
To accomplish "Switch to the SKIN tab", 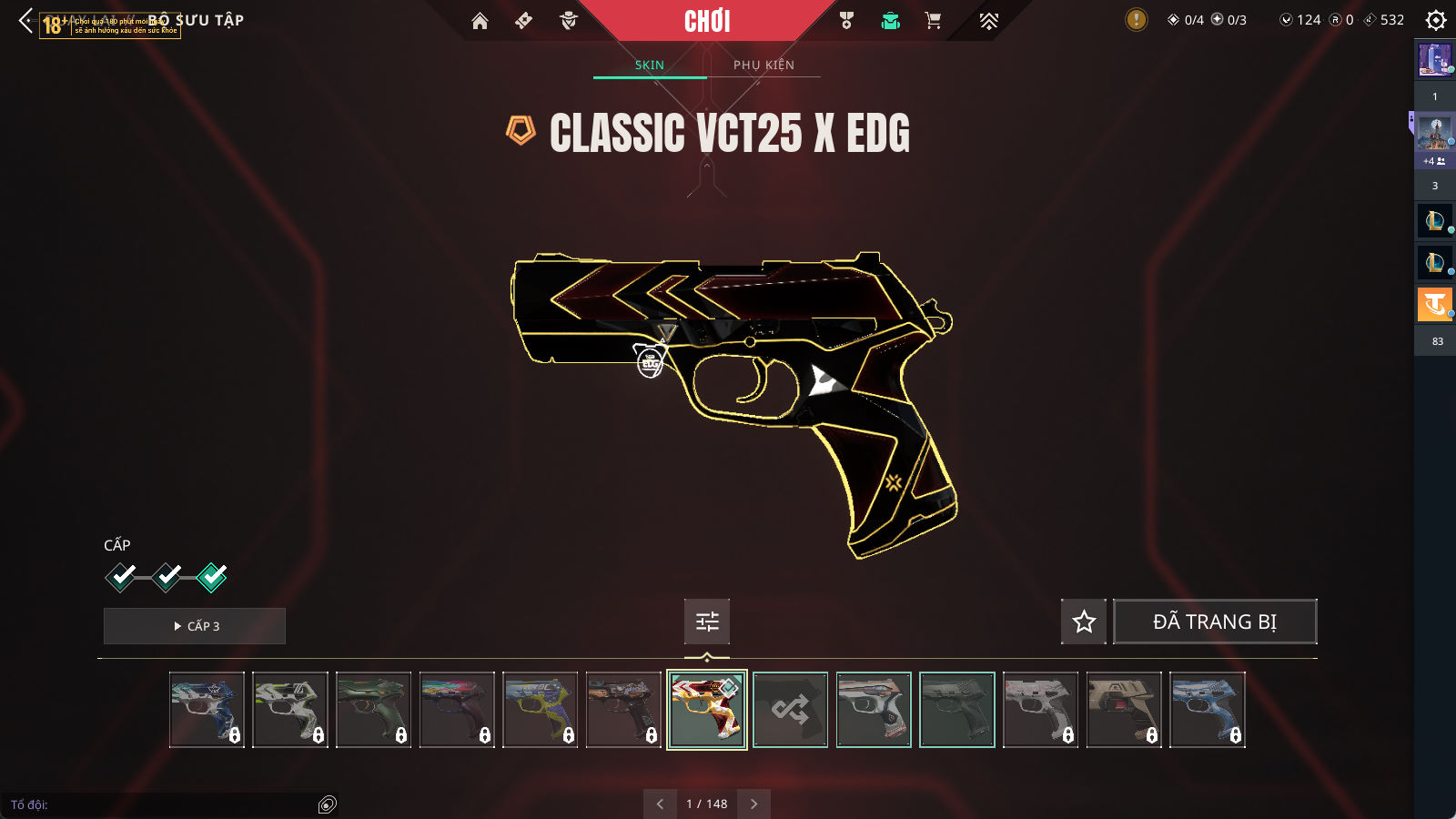I will coord(650,65).
